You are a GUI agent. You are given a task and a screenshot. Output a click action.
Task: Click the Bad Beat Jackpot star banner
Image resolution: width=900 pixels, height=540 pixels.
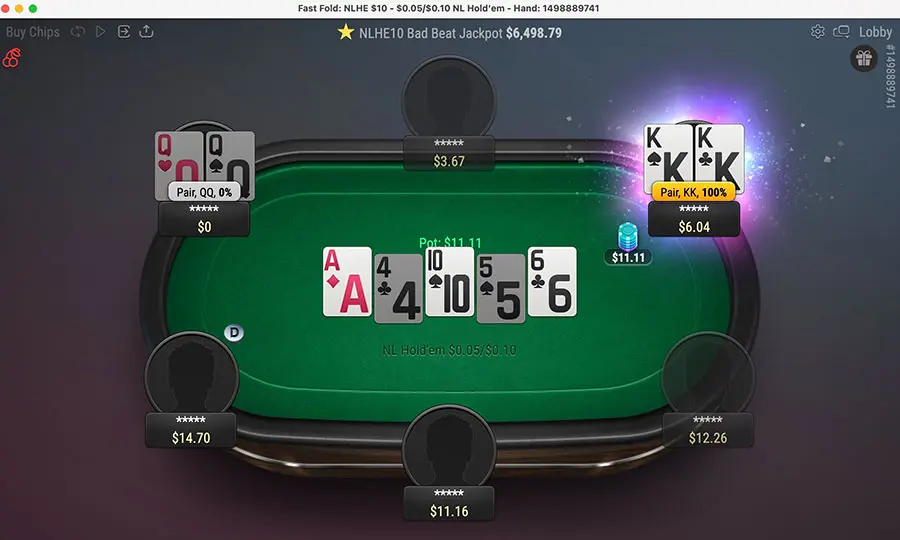(449, 32)
